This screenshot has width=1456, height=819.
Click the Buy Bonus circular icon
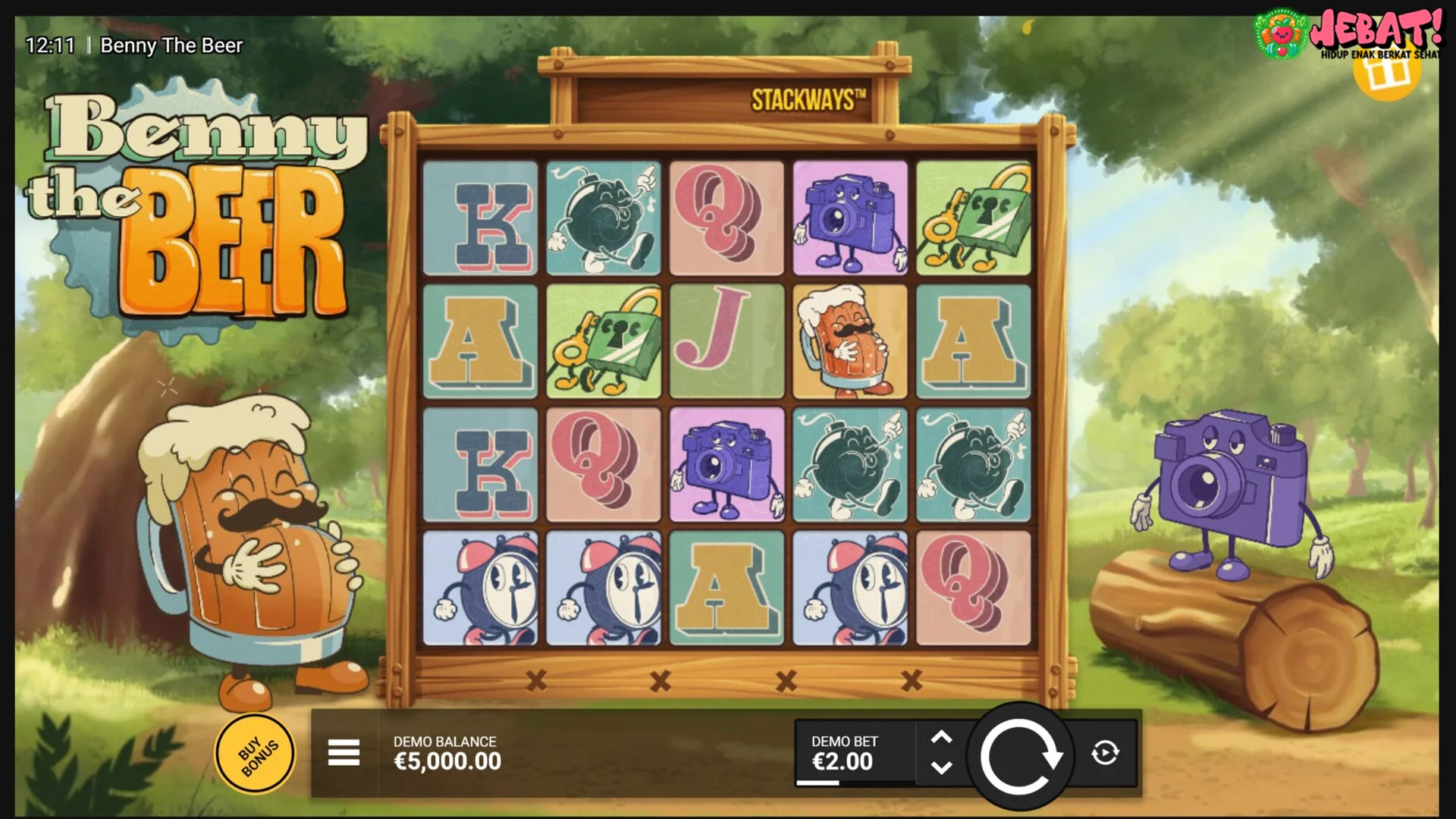[255, 755]
